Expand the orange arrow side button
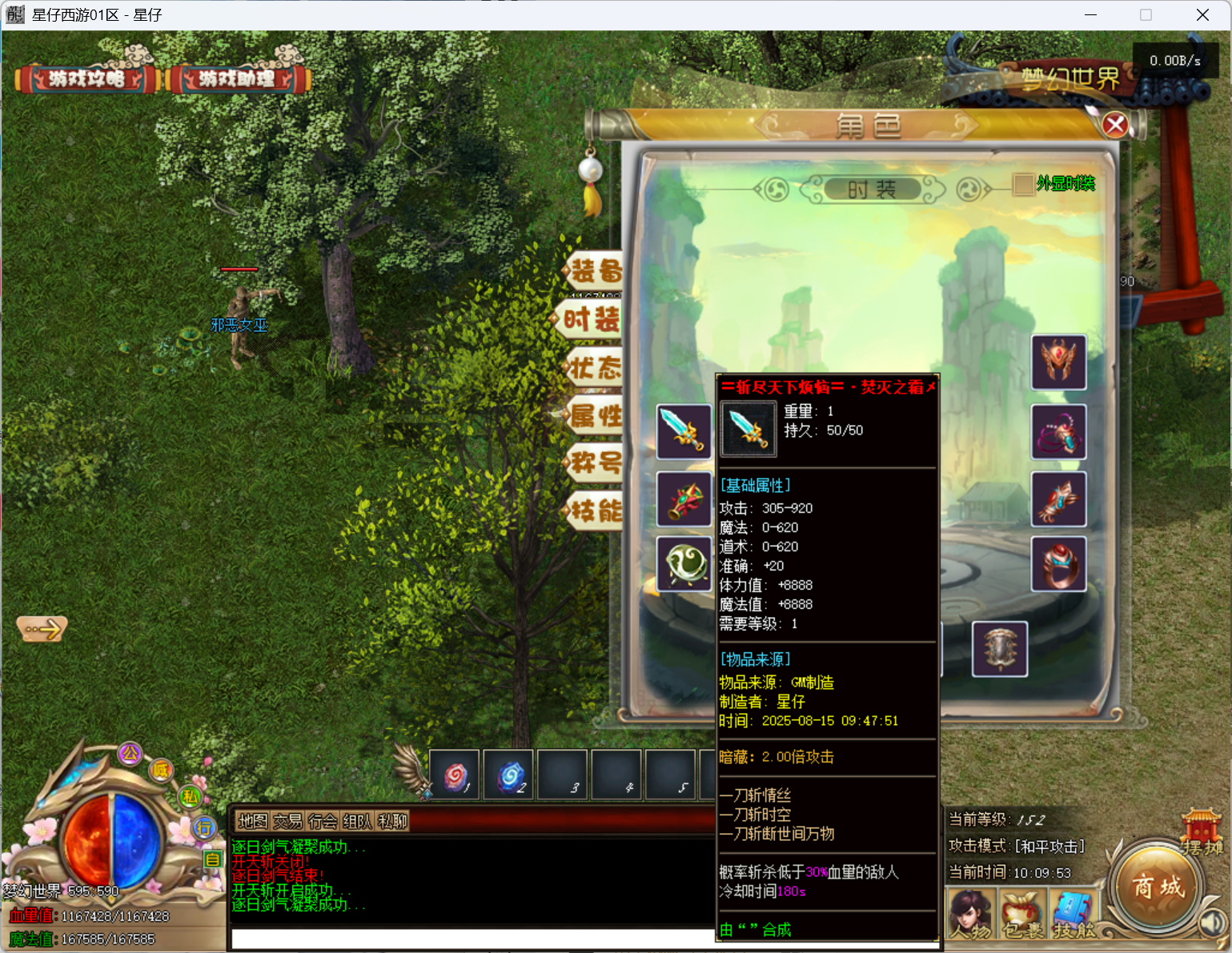 (42, 629)
